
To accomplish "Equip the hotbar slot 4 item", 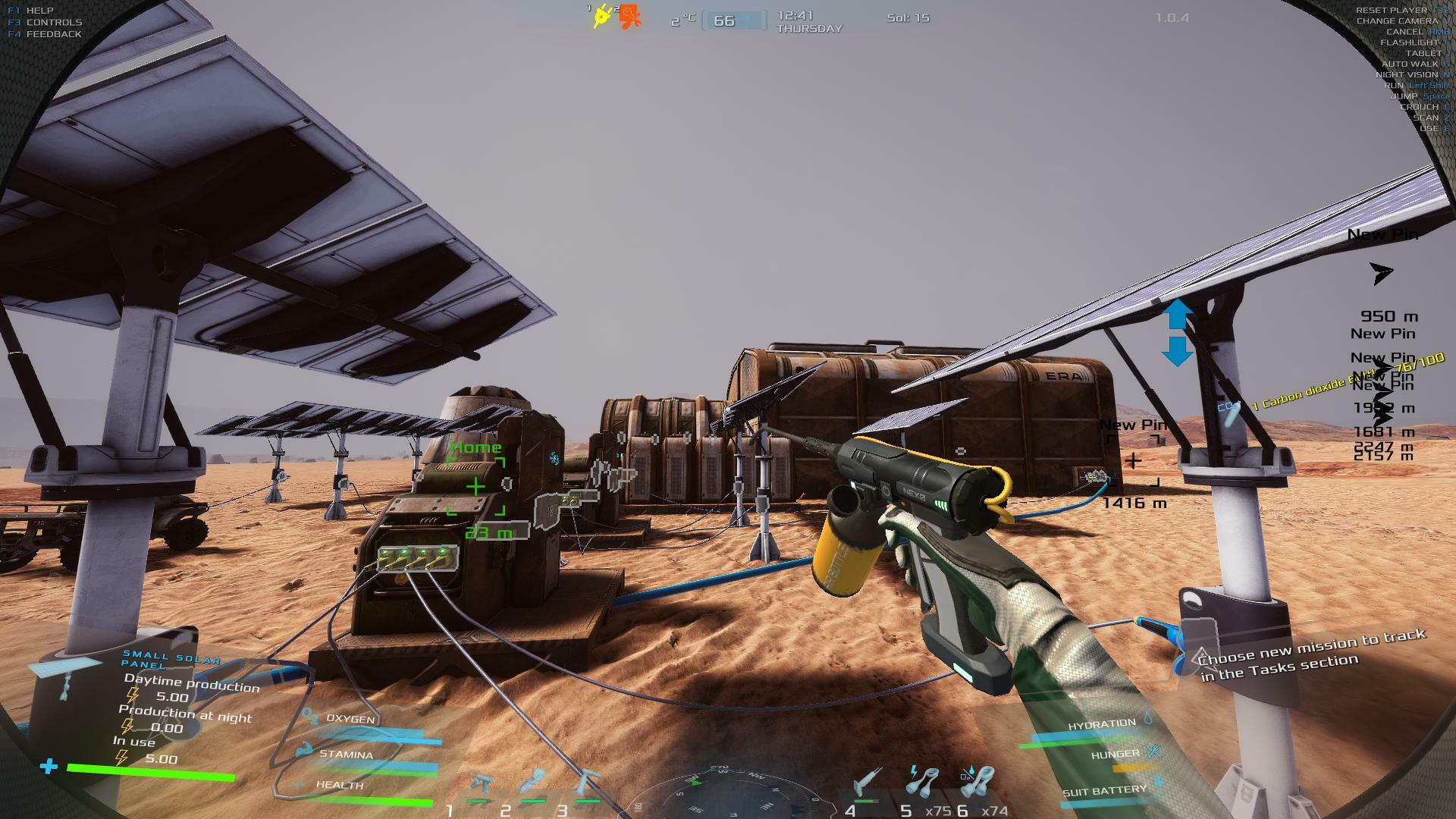I will [865, 784].
